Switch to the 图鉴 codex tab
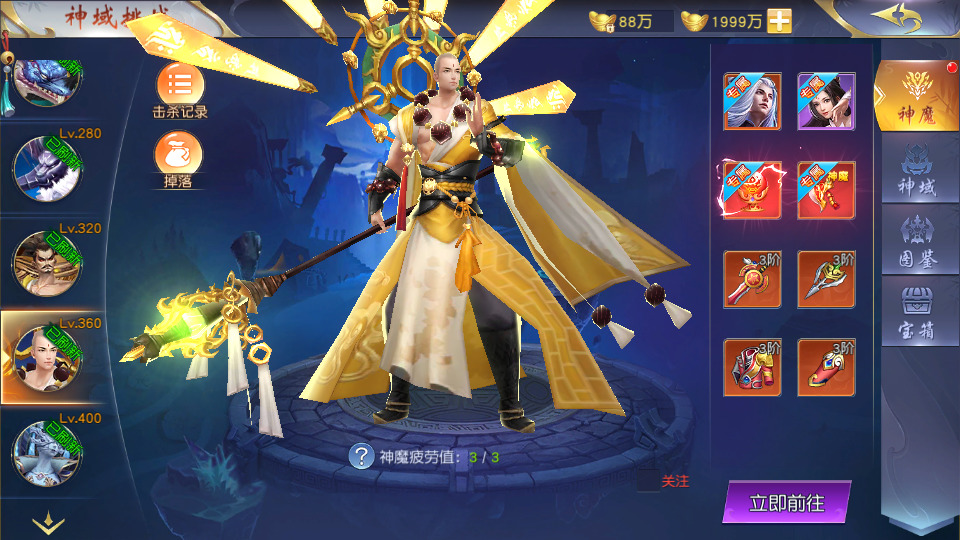Screen dimensions: 960x540 tap(916, 242)
